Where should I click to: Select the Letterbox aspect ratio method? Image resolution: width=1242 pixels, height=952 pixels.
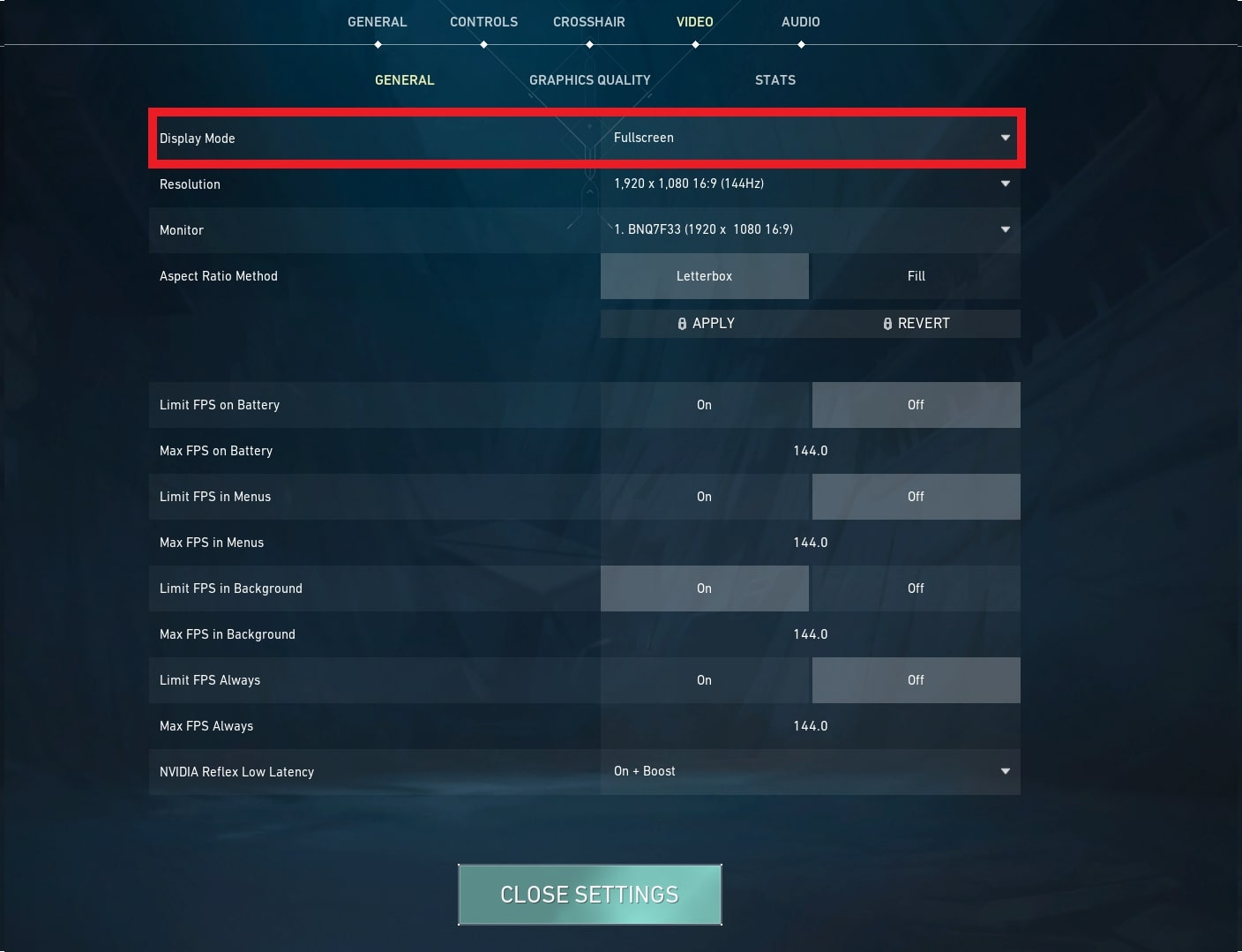[704, 275]
